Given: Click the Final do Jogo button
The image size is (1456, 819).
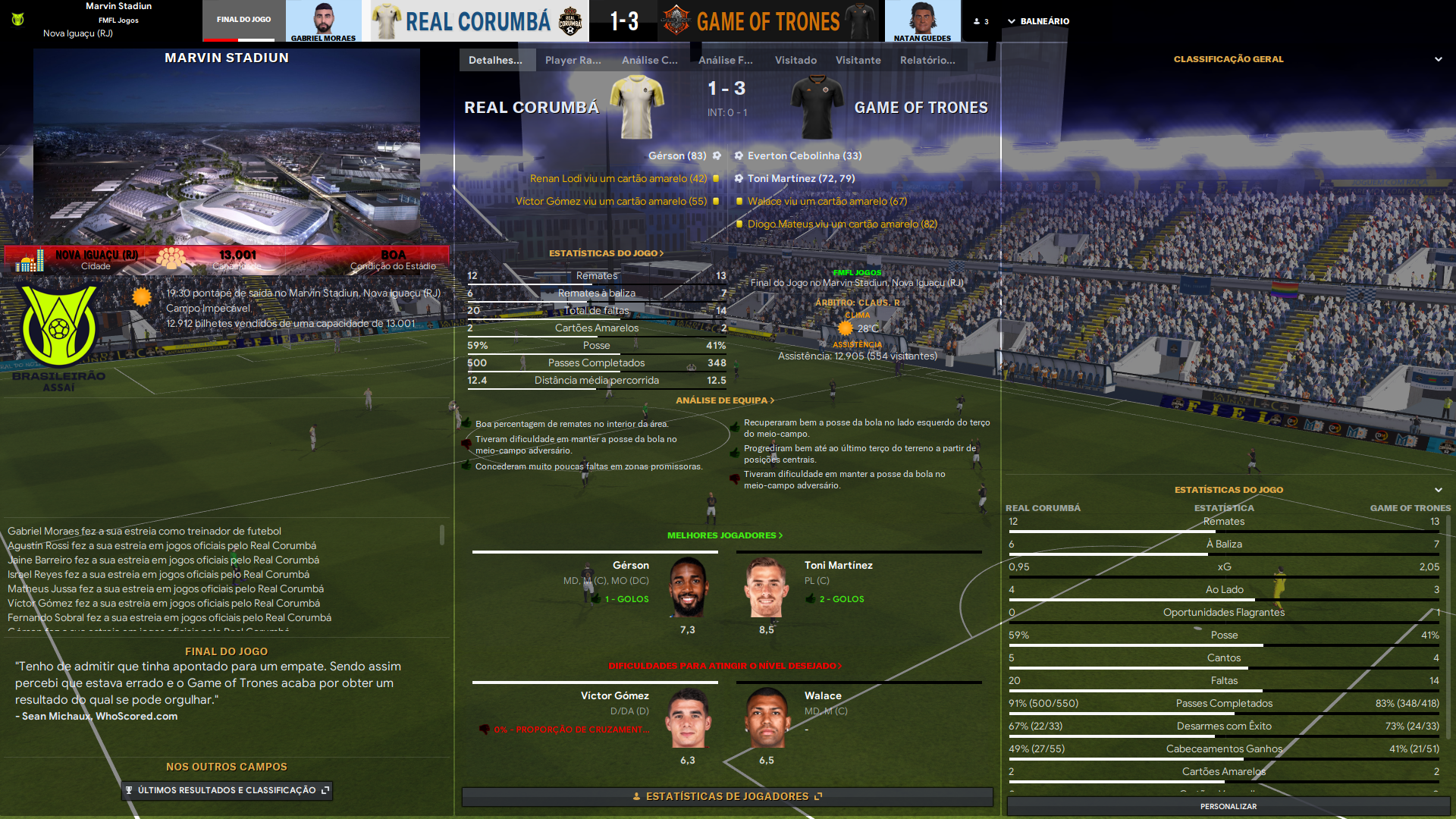Looking at the screenshot, I should pos(243,20).
